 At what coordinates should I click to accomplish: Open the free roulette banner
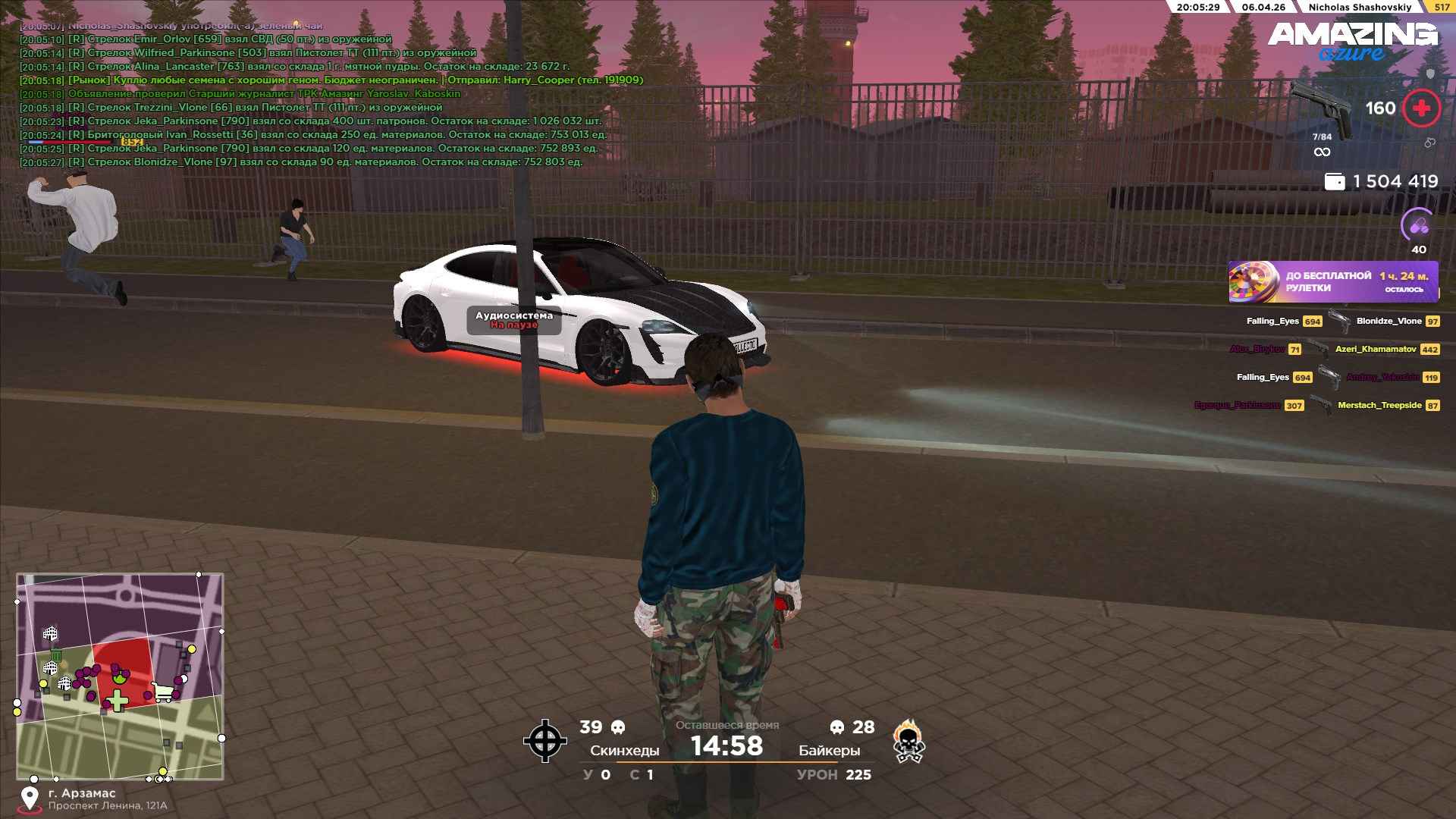tap(1333, 282)
